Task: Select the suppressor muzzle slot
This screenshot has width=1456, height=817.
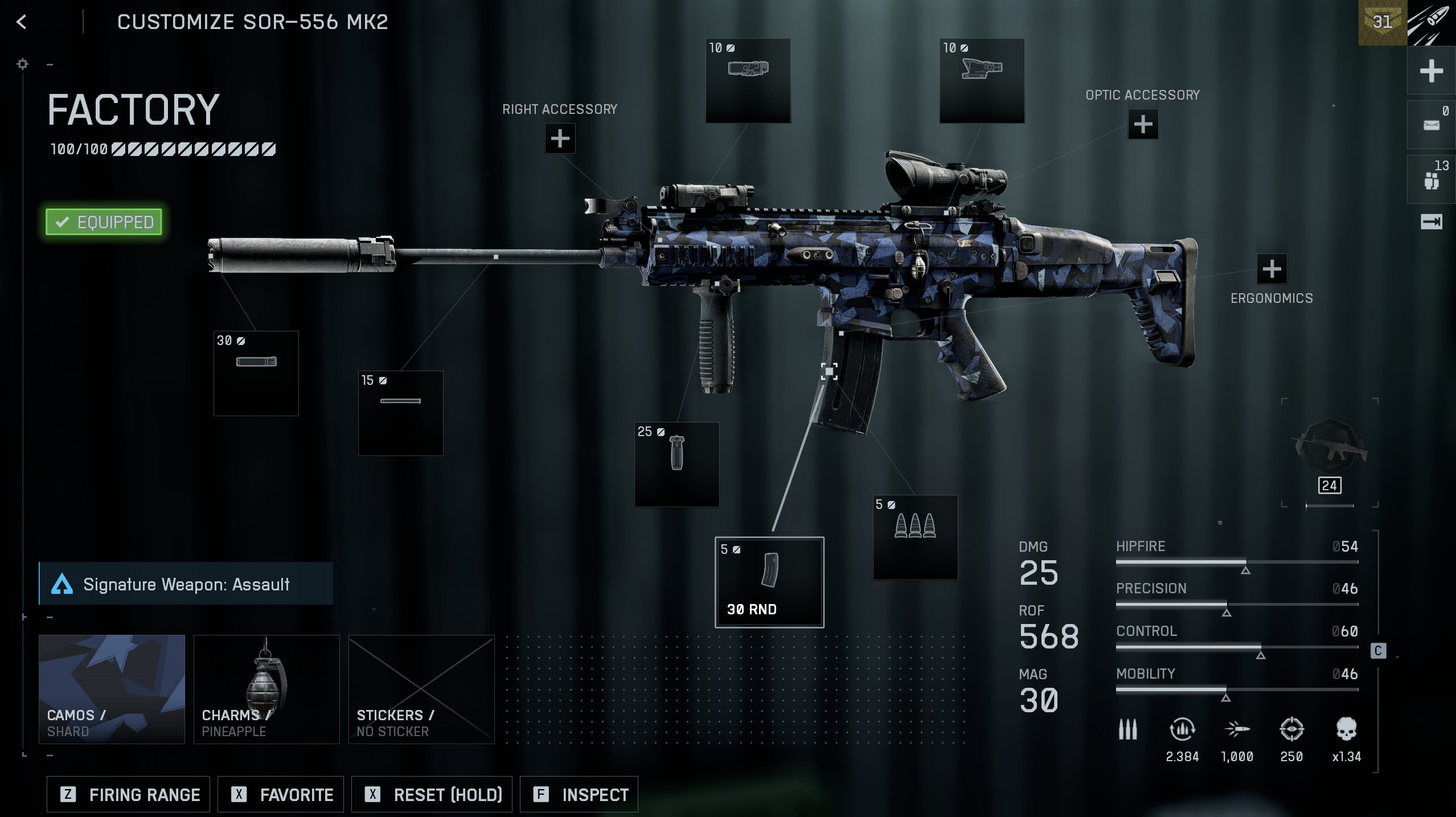Action: pos(256,373)
